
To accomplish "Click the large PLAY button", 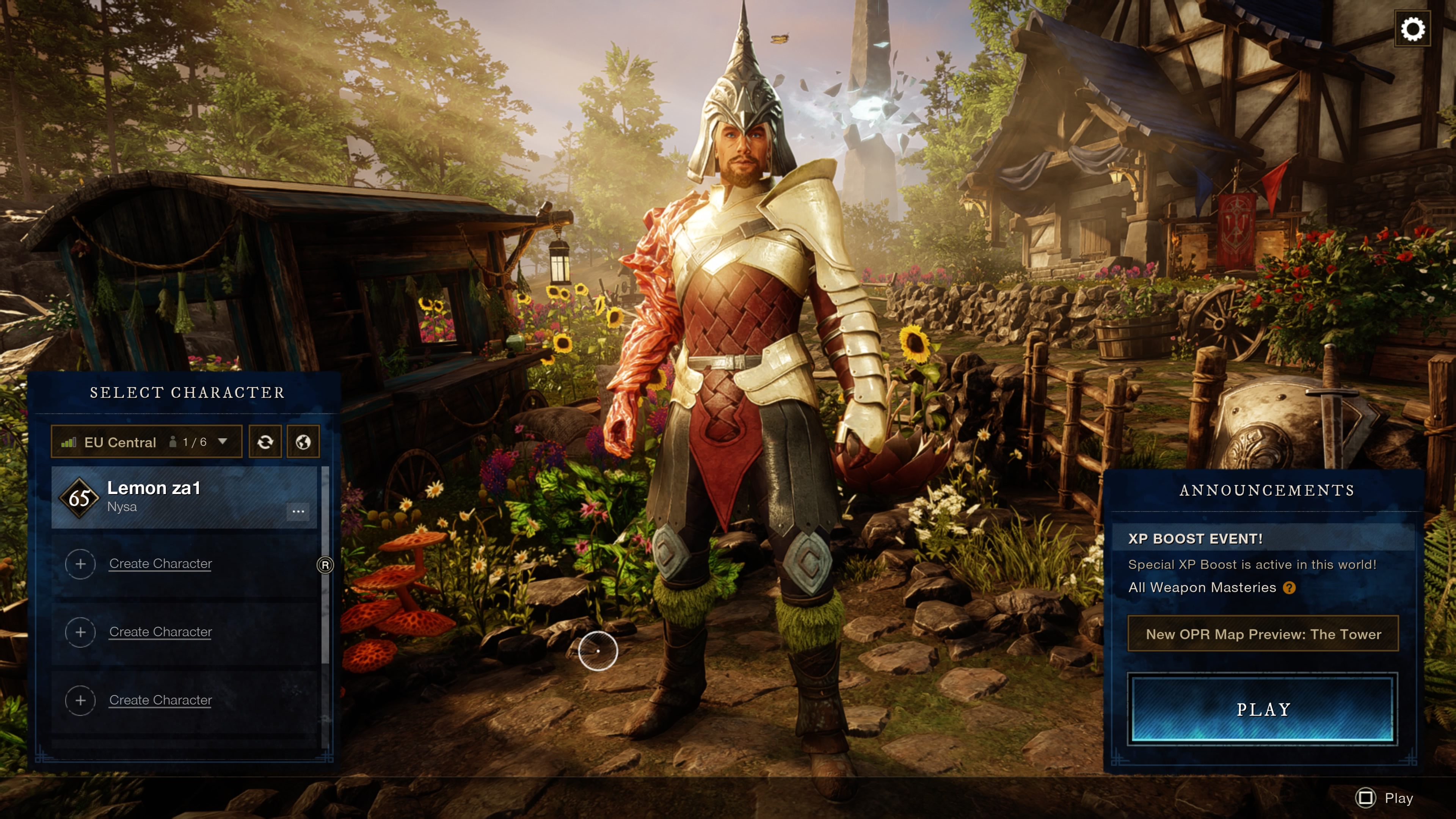I will click(x=1262, y=709).
